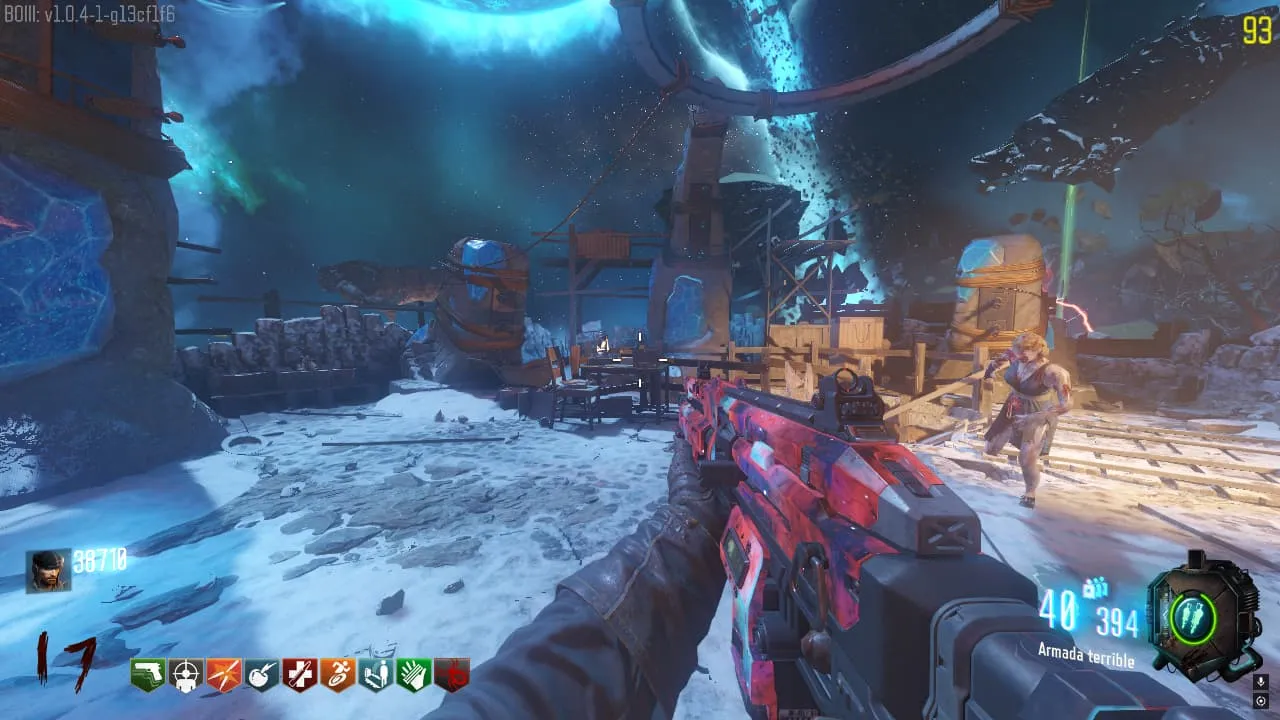The image size is (1280, 720).
Task: Choose the green Speed Cola hand perk icon
Action: click(x=413, y=675)
